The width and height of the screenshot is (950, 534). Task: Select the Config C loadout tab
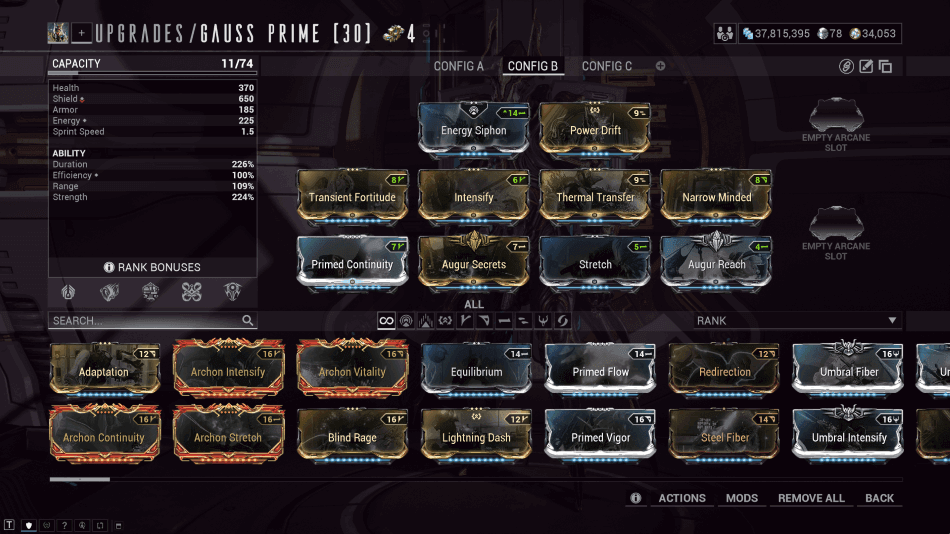(x=607, y=66)
